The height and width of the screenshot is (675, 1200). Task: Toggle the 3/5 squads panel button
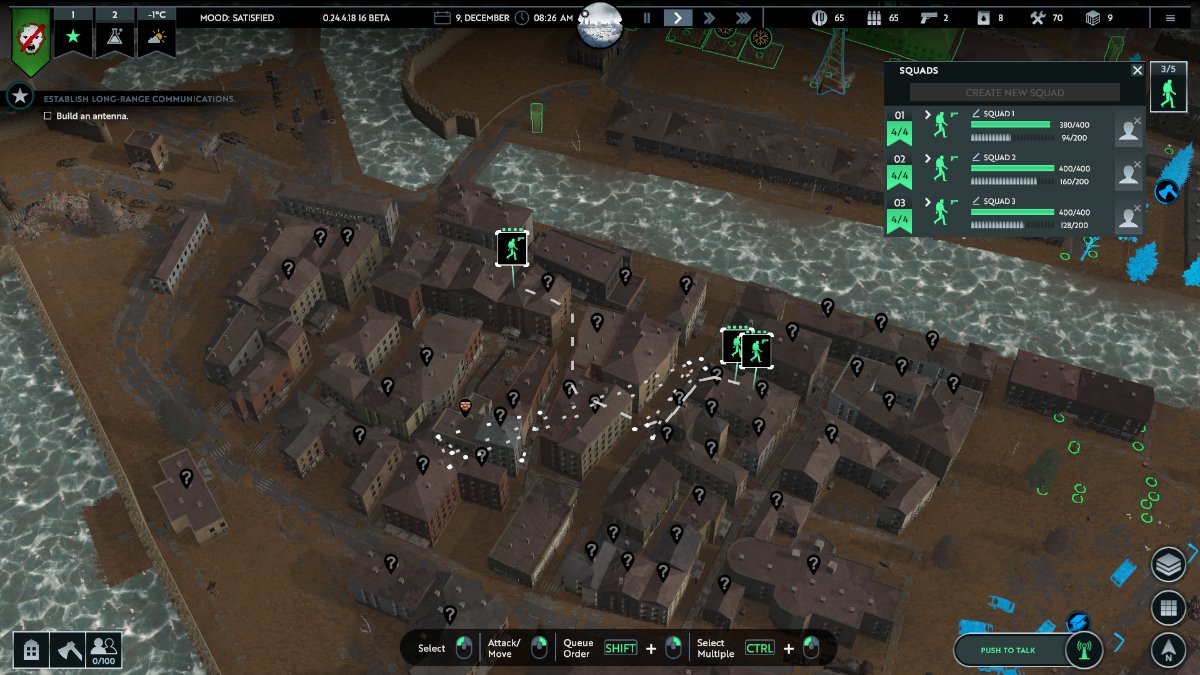(1166, 87)
